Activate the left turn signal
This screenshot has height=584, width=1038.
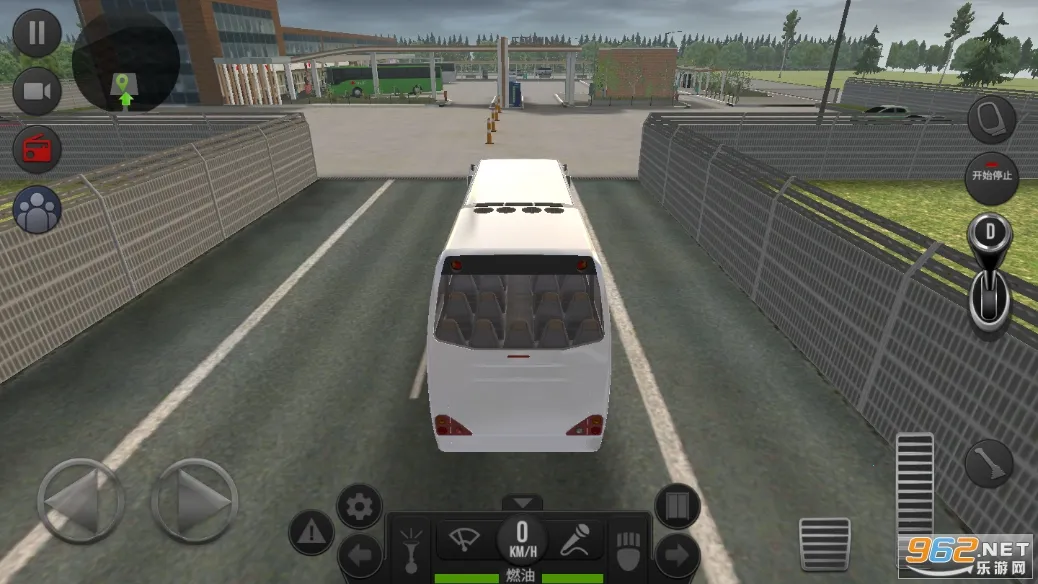click(x=359, y=555)
